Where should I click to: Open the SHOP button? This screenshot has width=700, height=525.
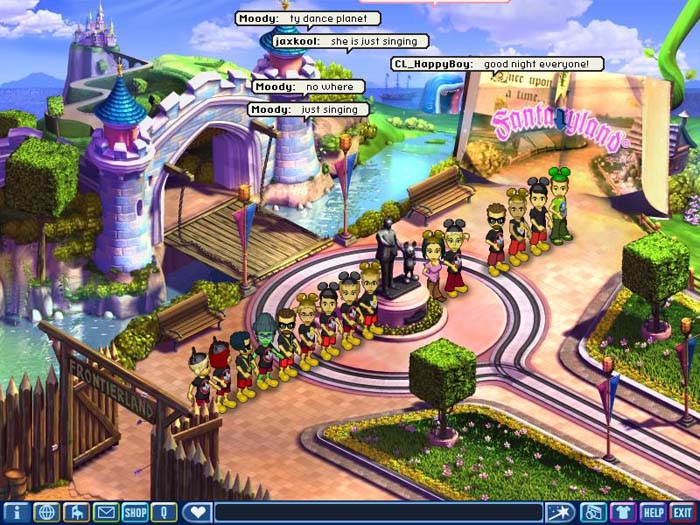(x=135, y=512)
